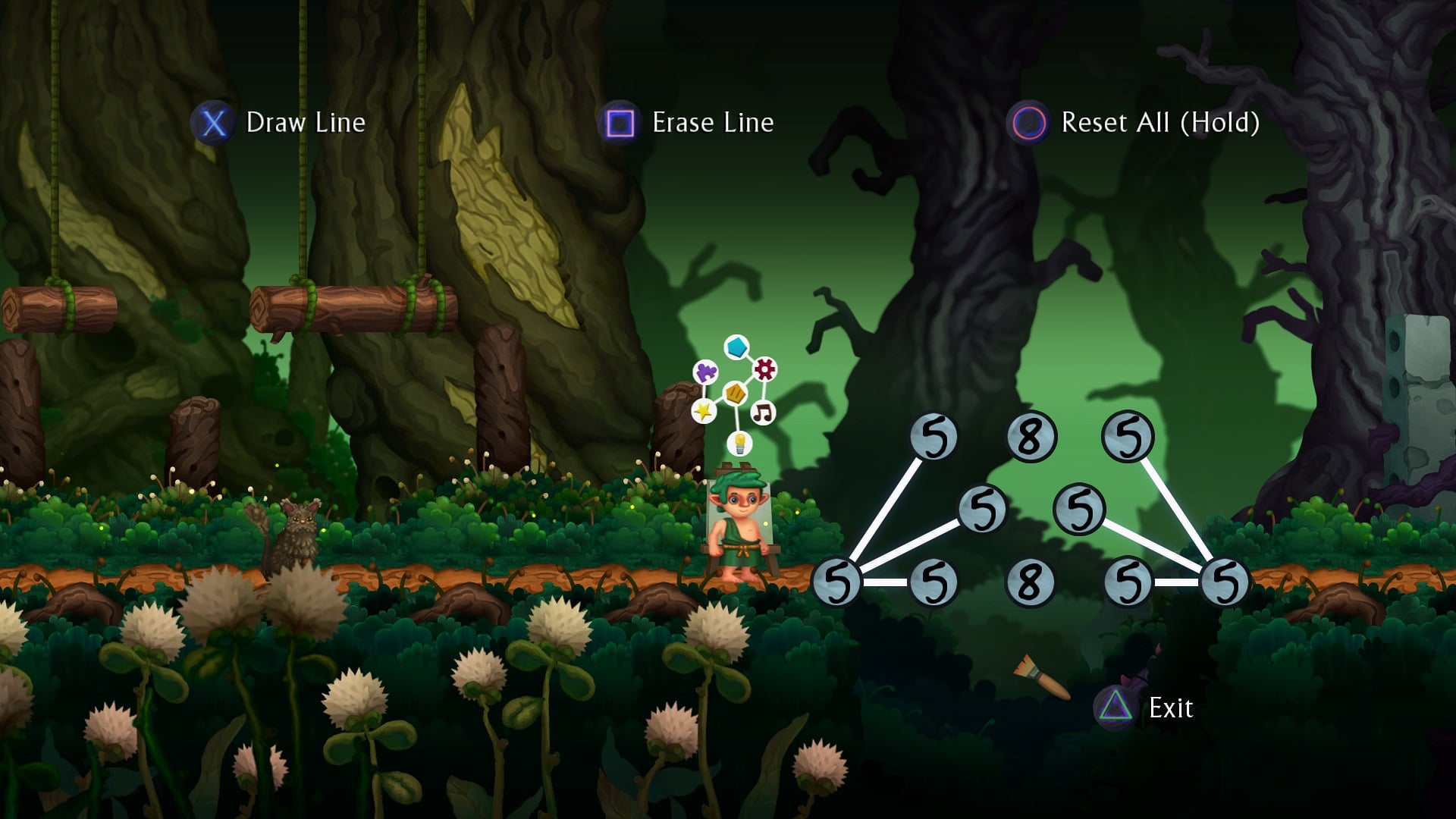Activate the yellow lightbulb hint icon
Screen dimensions: 1456x819
739,443
